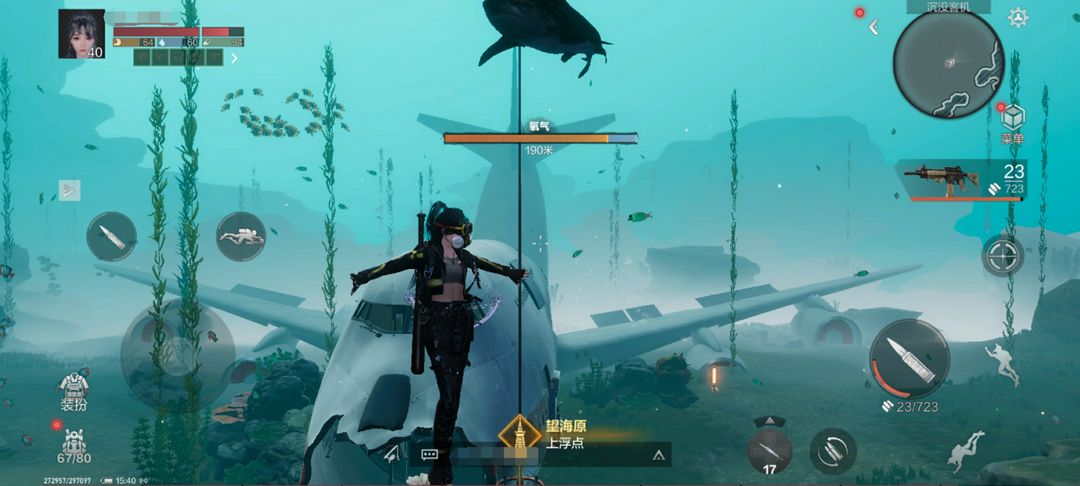Open the chat box

point(431,454)
